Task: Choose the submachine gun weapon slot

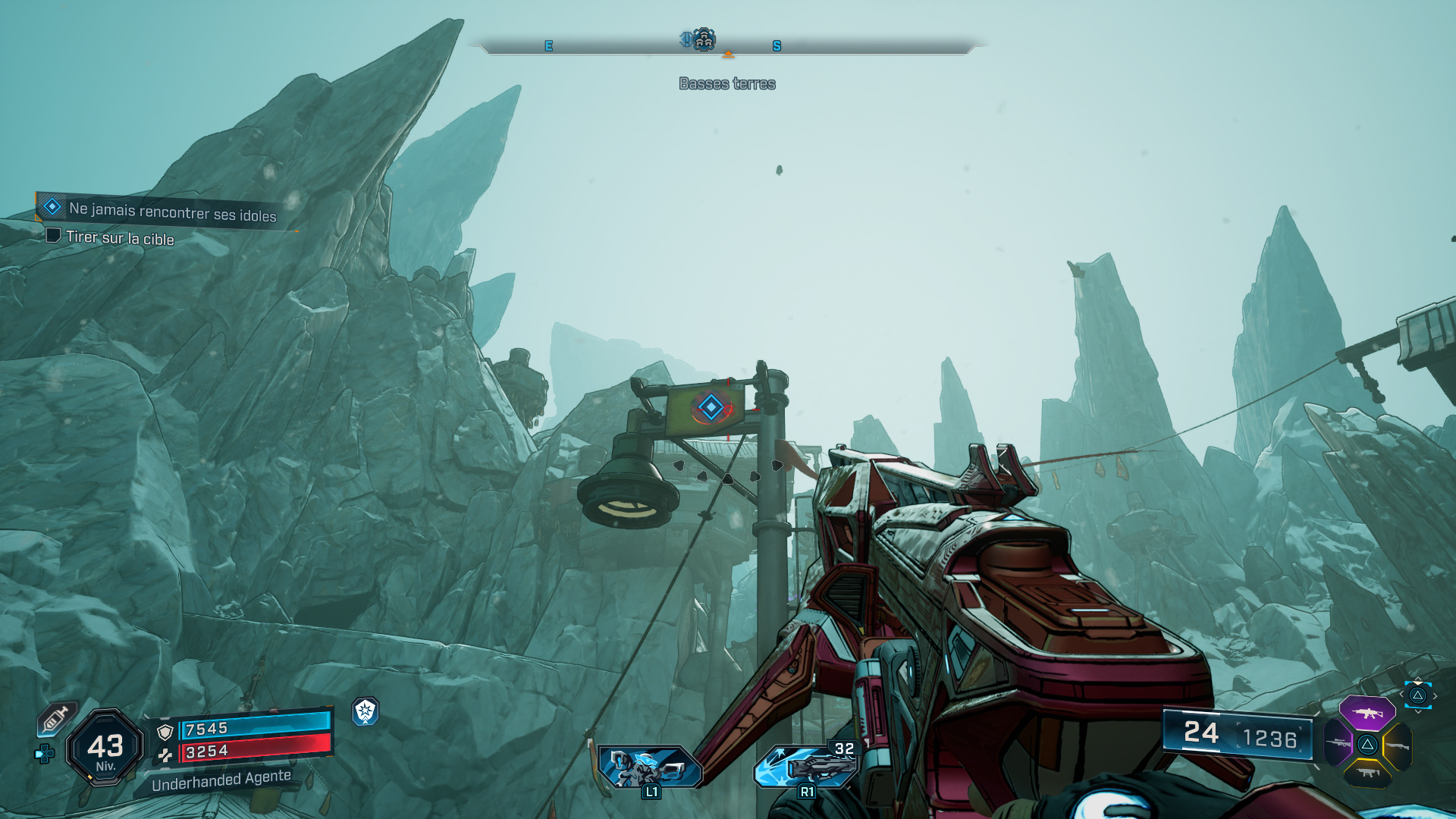Action: 1367,773
